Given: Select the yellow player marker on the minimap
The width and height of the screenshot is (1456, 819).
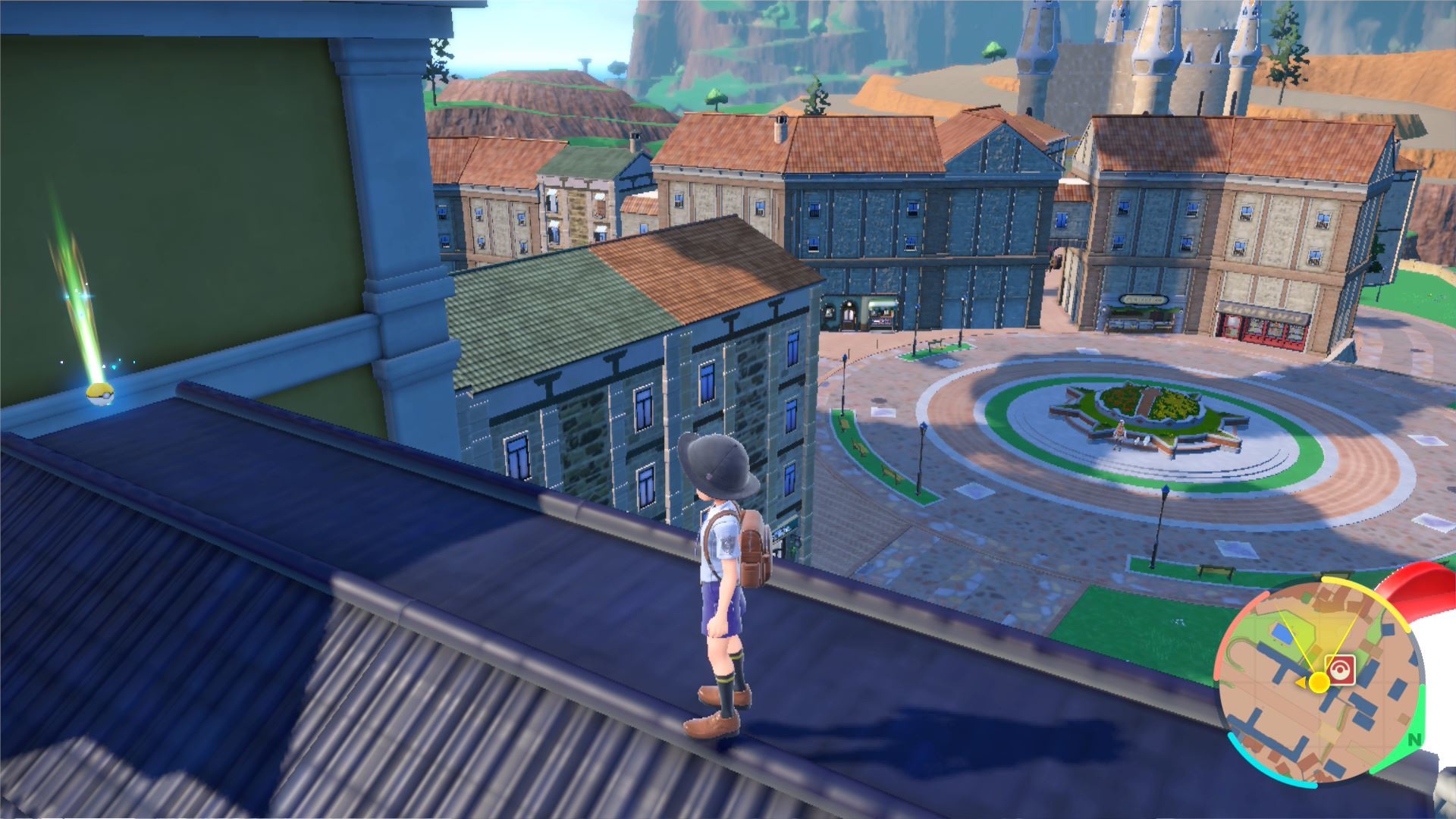Looking at the screenshot, I should 1319,682.
